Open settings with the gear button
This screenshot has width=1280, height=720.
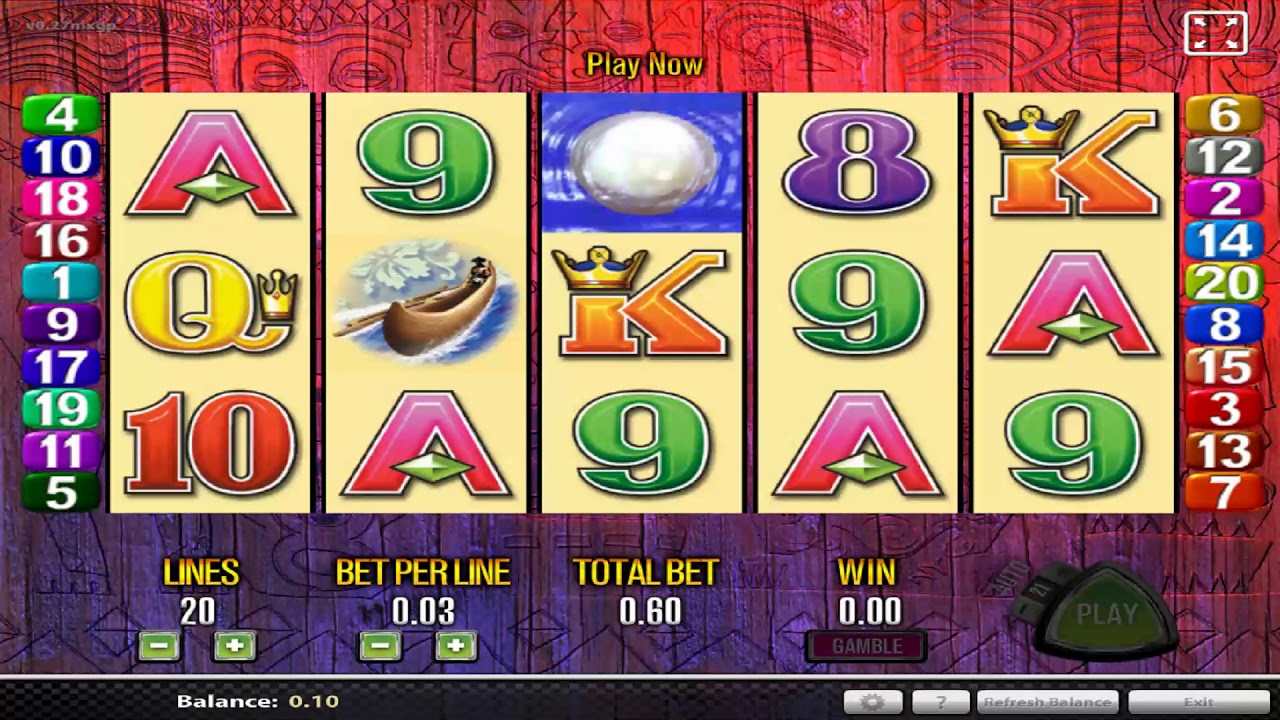click(x=872, y=702)
